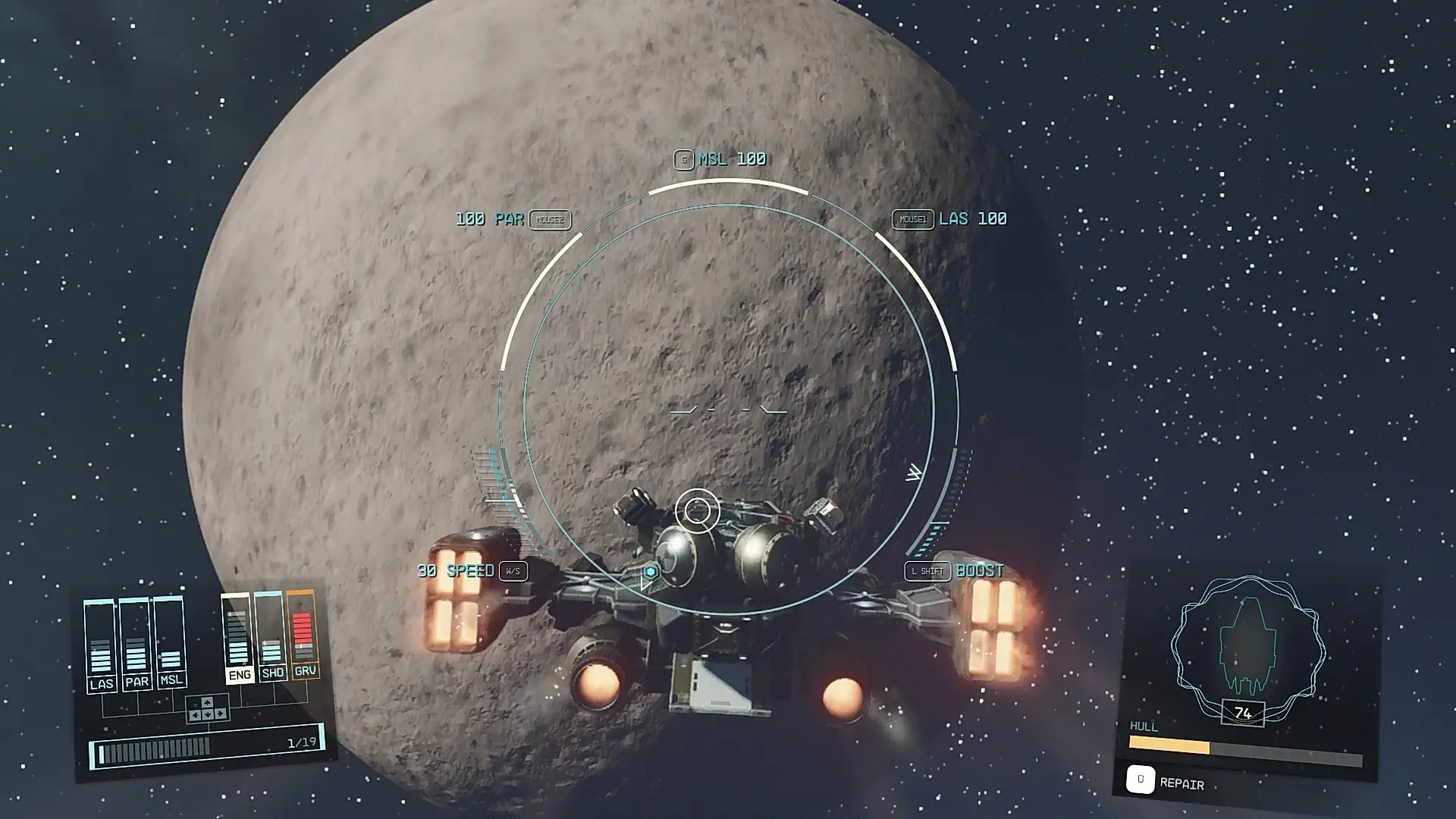Activate the REPAIR hull option
The image size is (1456, 819).
click(x=1168, y=782)
